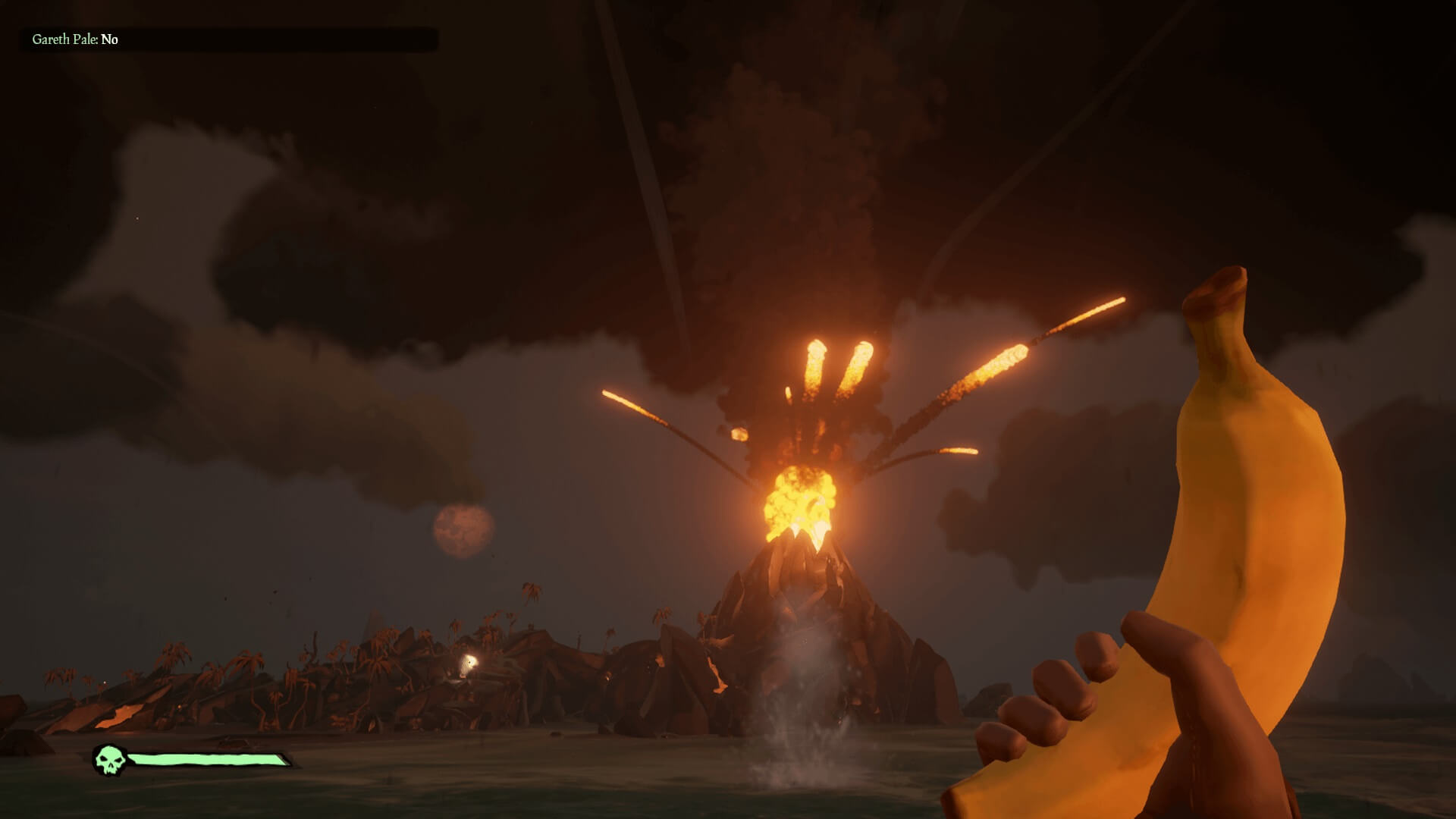Click Gareth Pale's chat message
Screen dimensions: 1456x819
click(75, 39)
